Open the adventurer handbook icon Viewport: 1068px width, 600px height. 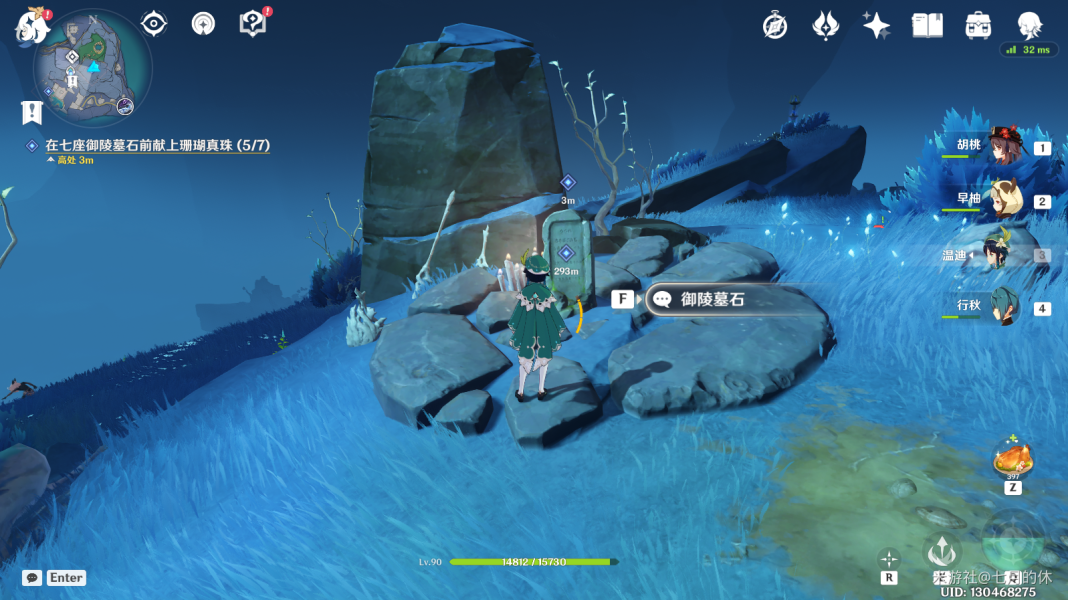928,26
